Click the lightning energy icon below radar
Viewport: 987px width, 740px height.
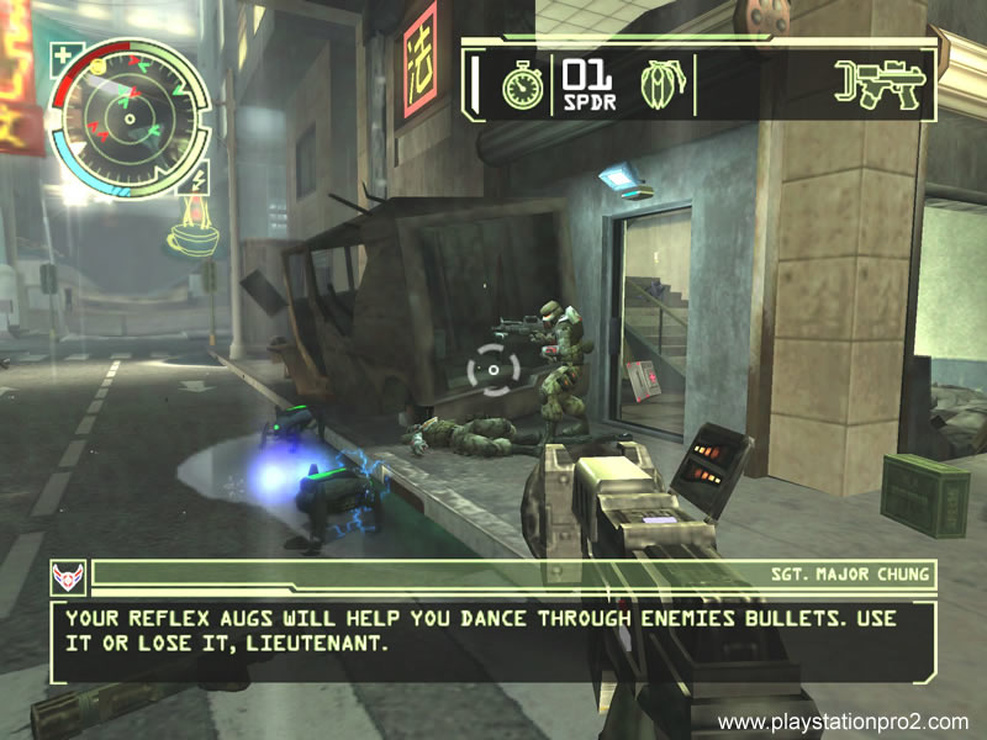[x=196, y=180]
